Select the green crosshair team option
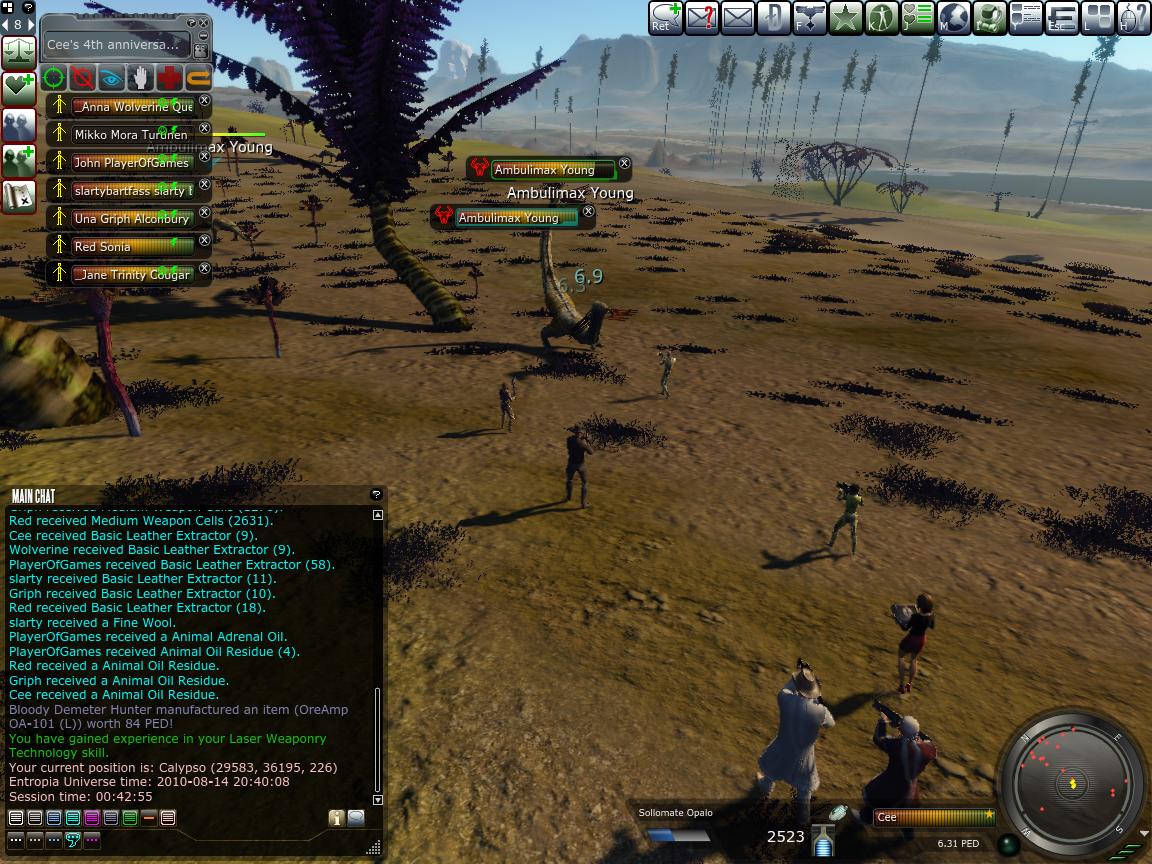This screenshot has height=864, width=1152. (x=55, y=77)
